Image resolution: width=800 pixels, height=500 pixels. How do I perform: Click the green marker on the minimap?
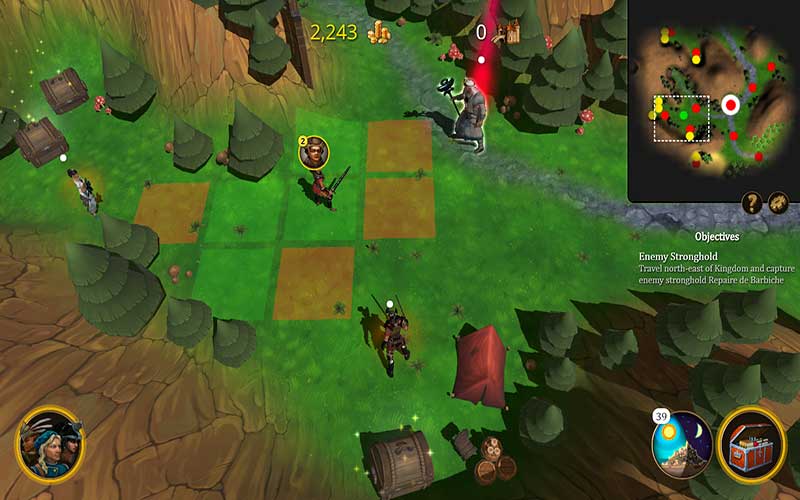coord(684,116)
